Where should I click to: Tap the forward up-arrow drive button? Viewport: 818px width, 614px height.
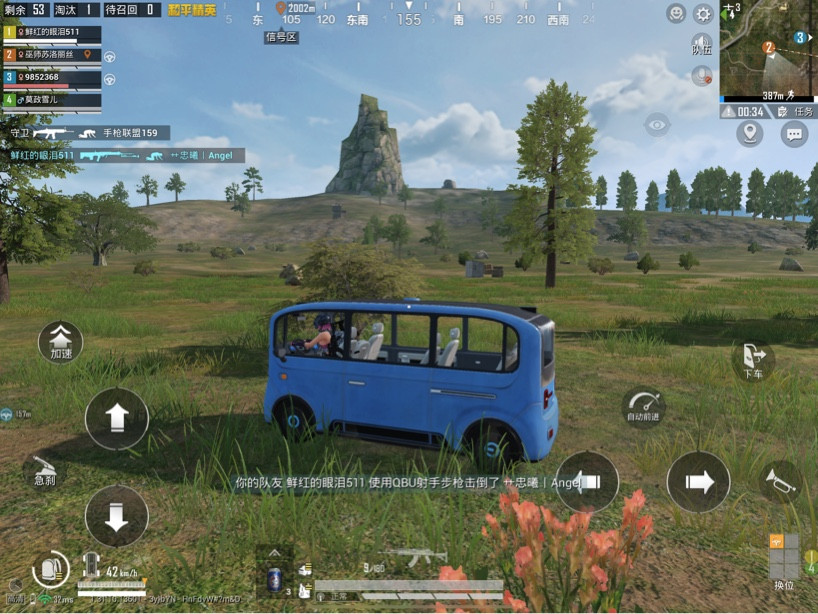click(117, 418)
